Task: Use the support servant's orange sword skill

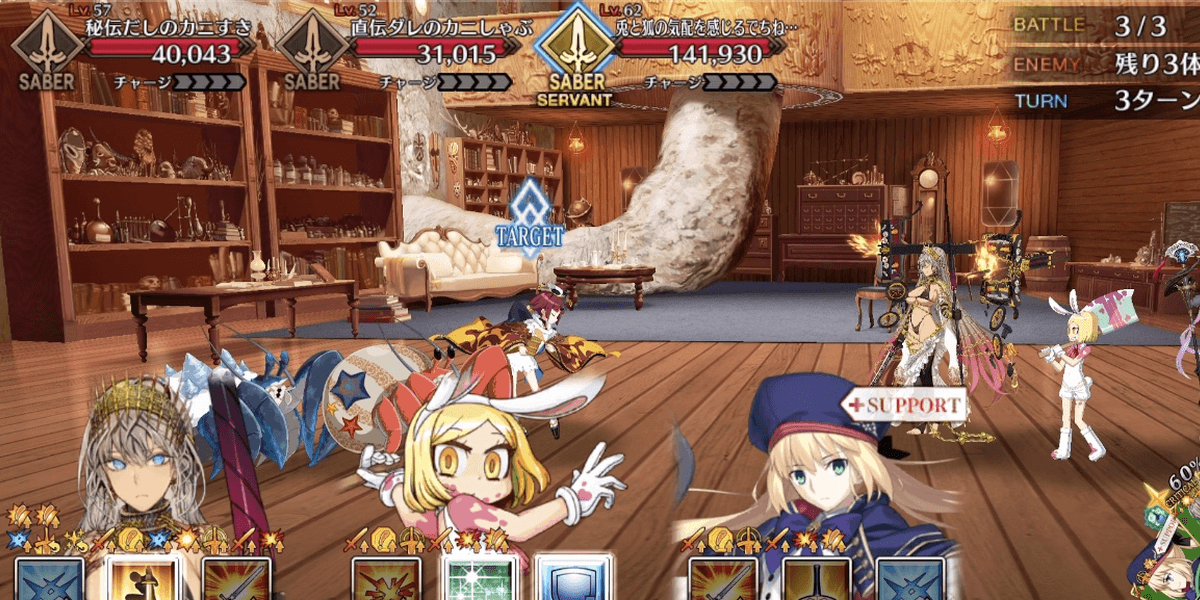Action: tap(723, 580)
